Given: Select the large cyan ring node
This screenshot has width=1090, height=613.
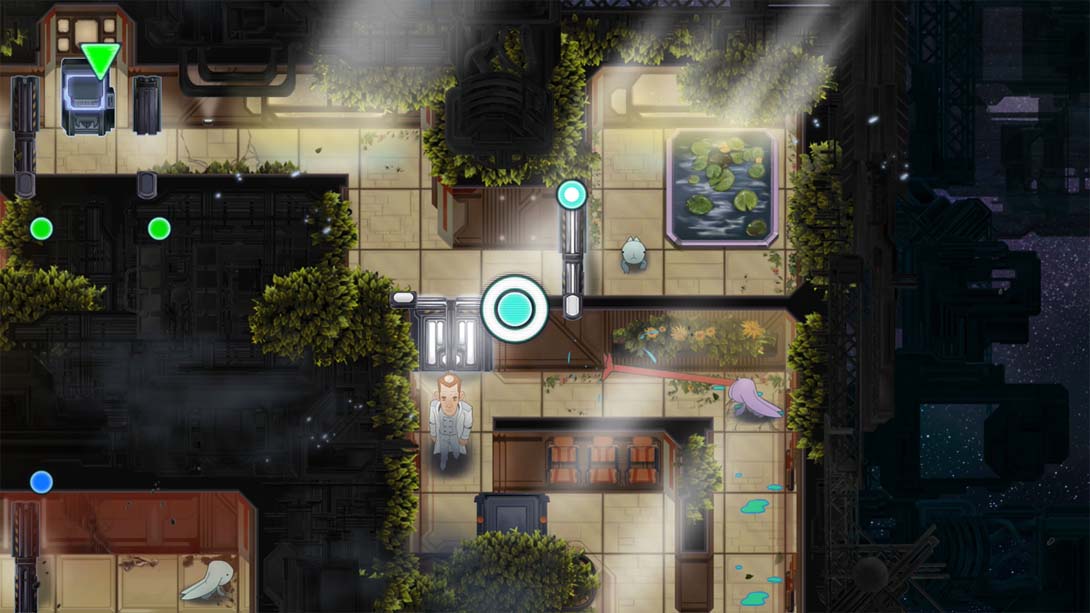Looking at the screenshot, I should click(515, 309).
